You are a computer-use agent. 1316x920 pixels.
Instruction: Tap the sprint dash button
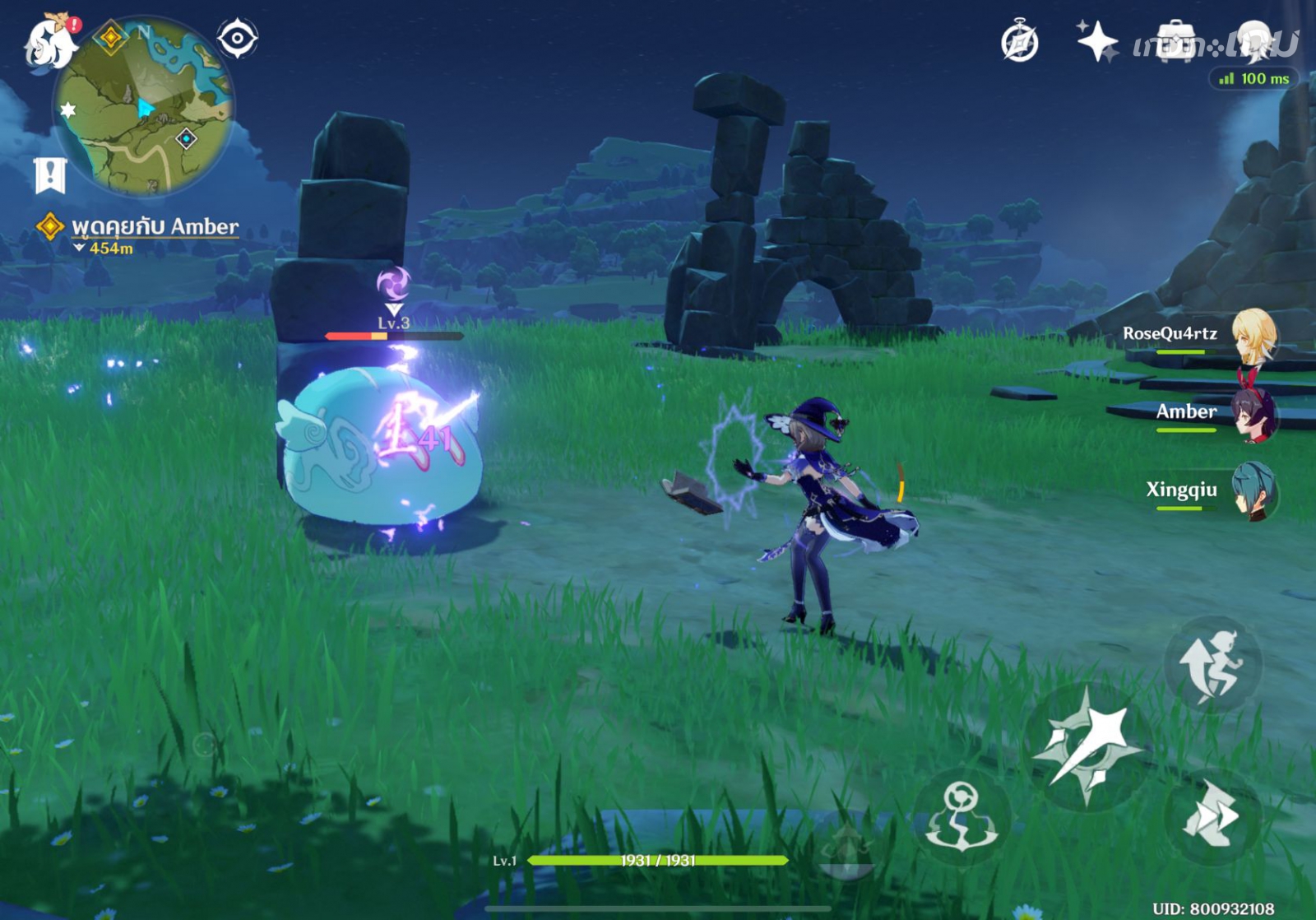[x=1212, y=815]
